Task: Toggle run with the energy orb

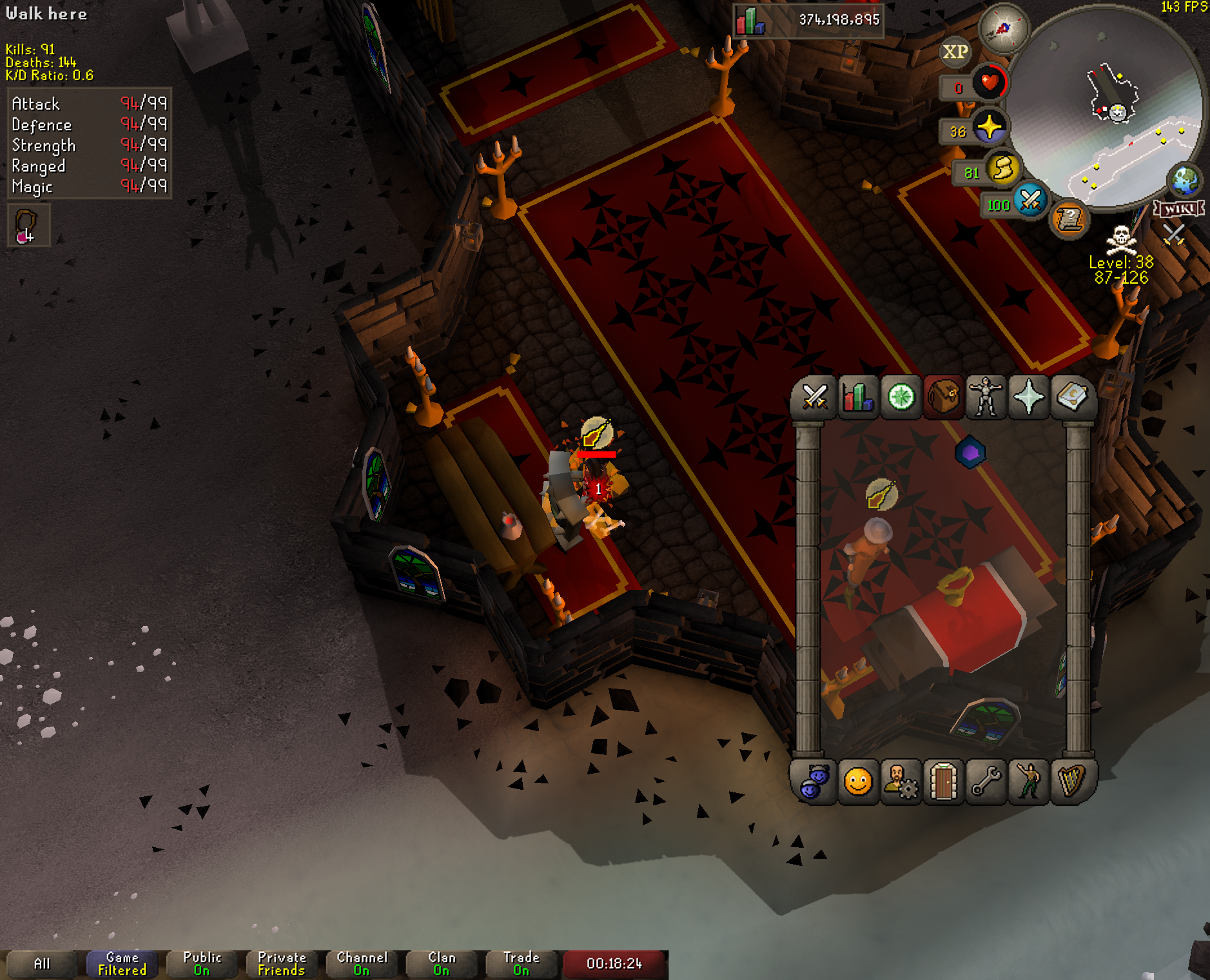Action: coord(1002,169)
